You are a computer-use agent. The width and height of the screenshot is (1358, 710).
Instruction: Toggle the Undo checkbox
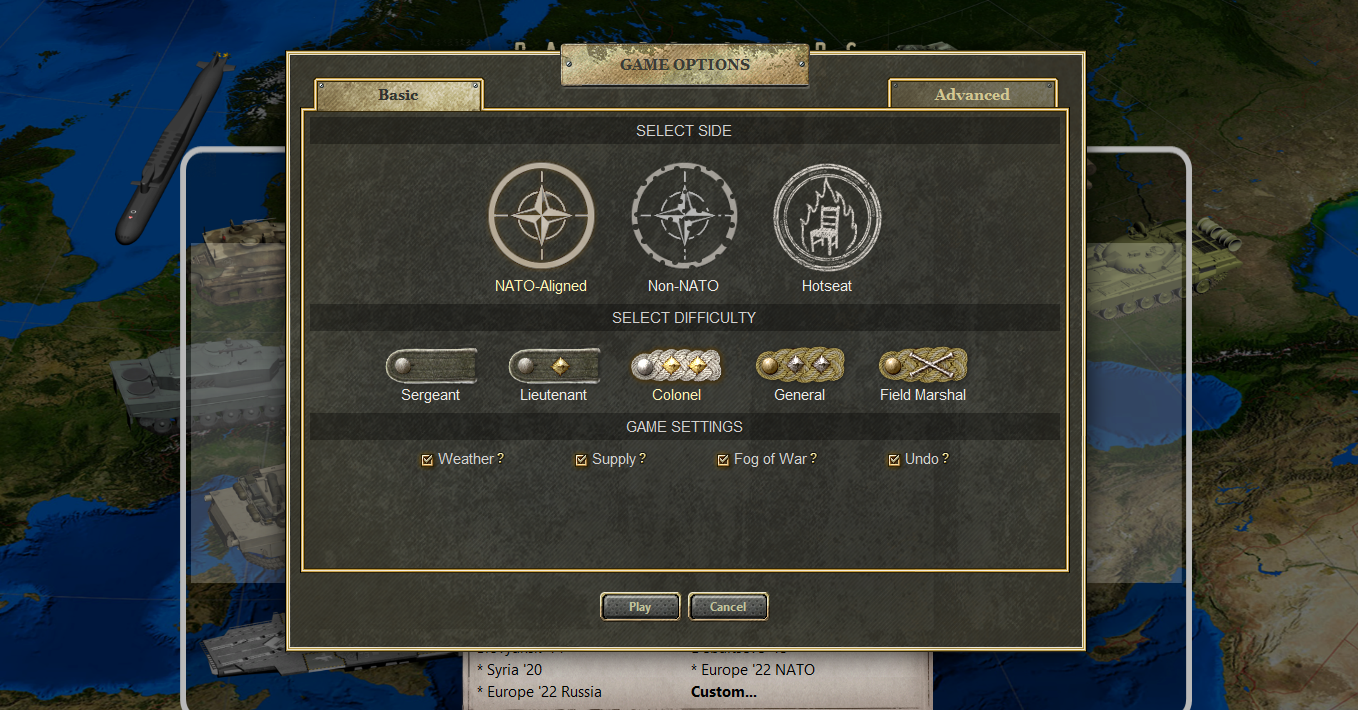point(894,460)
